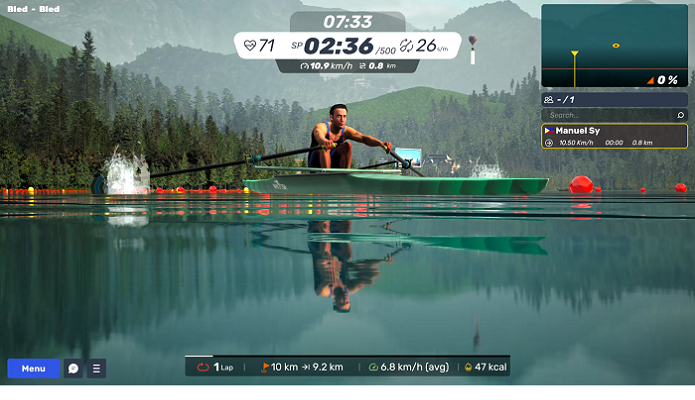
Task: Click the eye marker on the minimap
Action: tap(616, 45)
